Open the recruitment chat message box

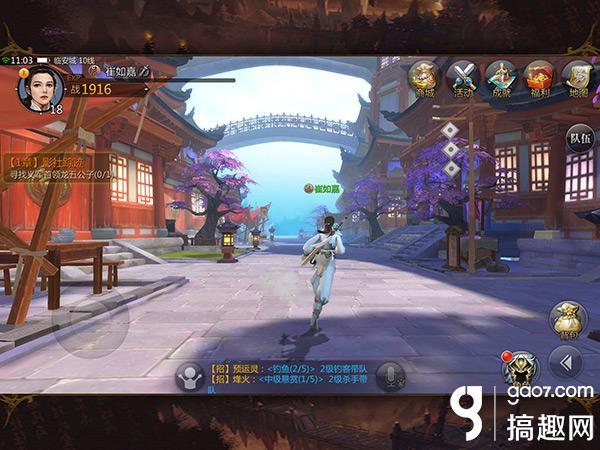point(289,375)
